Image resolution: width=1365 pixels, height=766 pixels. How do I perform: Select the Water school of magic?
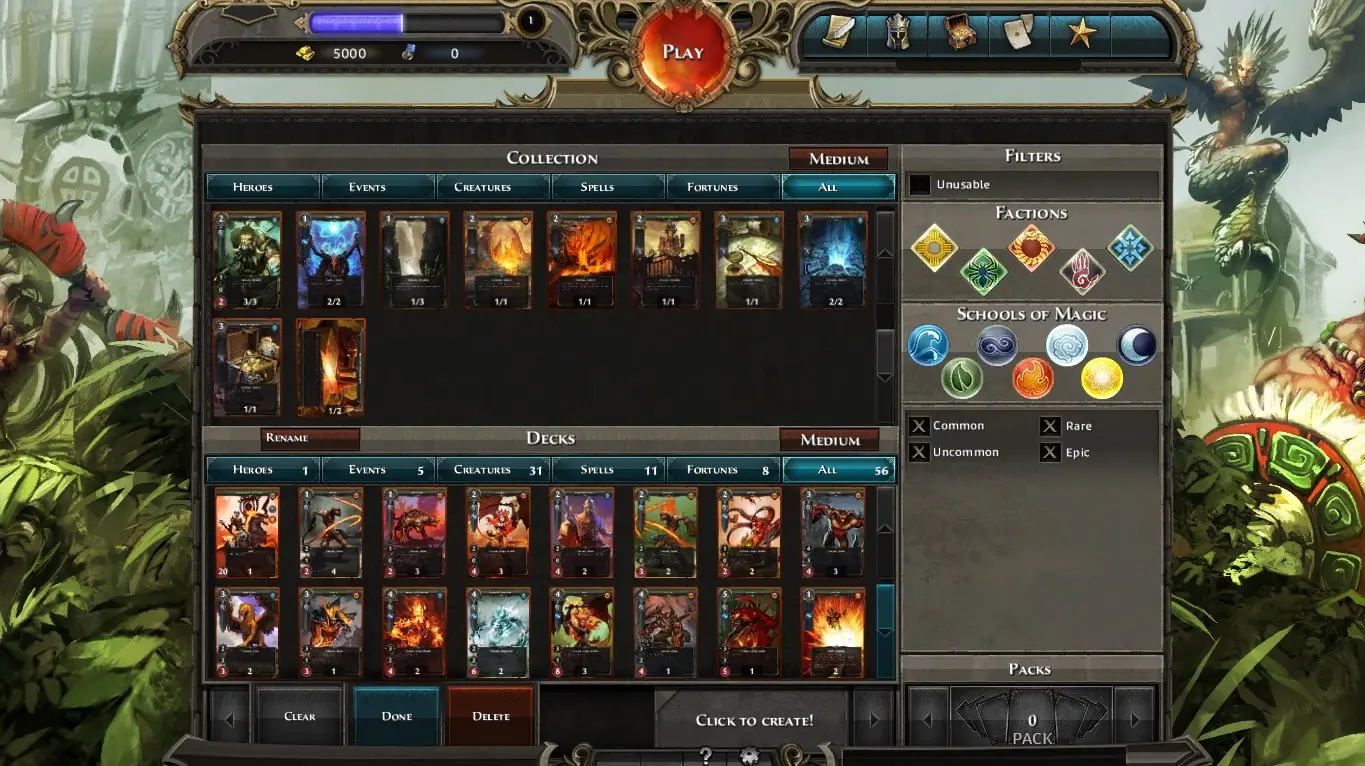(930, 344)
